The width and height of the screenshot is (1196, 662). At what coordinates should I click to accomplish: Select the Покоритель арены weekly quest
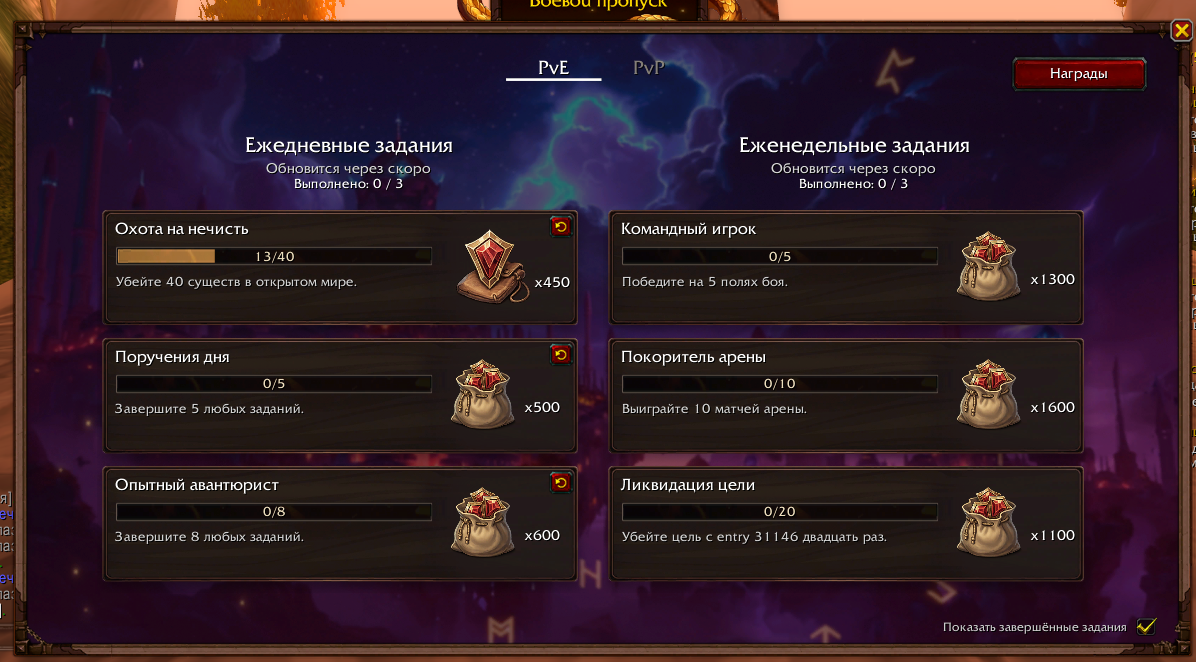click(x=845, y=396)
